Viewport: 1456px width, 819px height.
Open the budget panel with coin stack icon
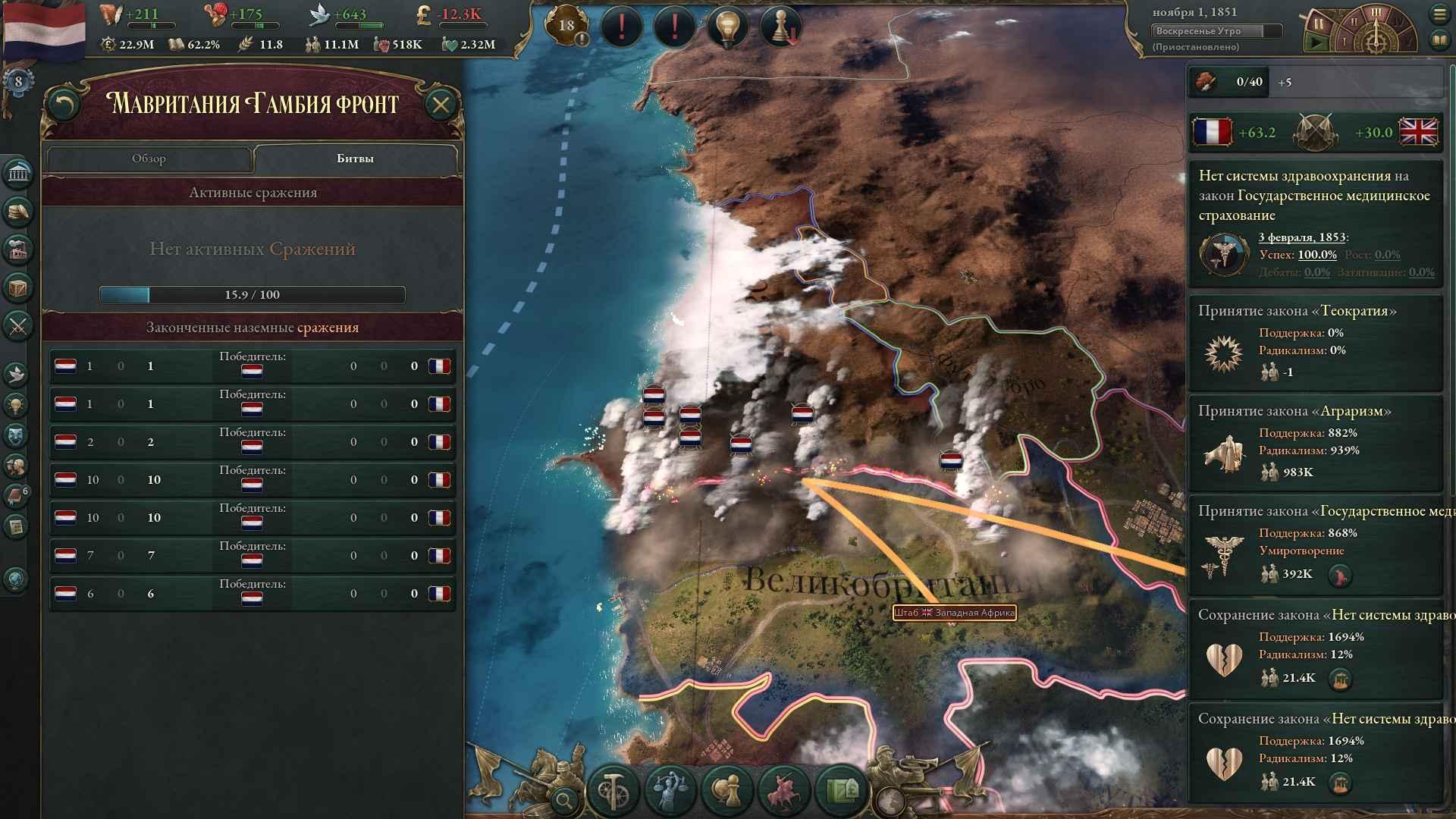[18, 212]
